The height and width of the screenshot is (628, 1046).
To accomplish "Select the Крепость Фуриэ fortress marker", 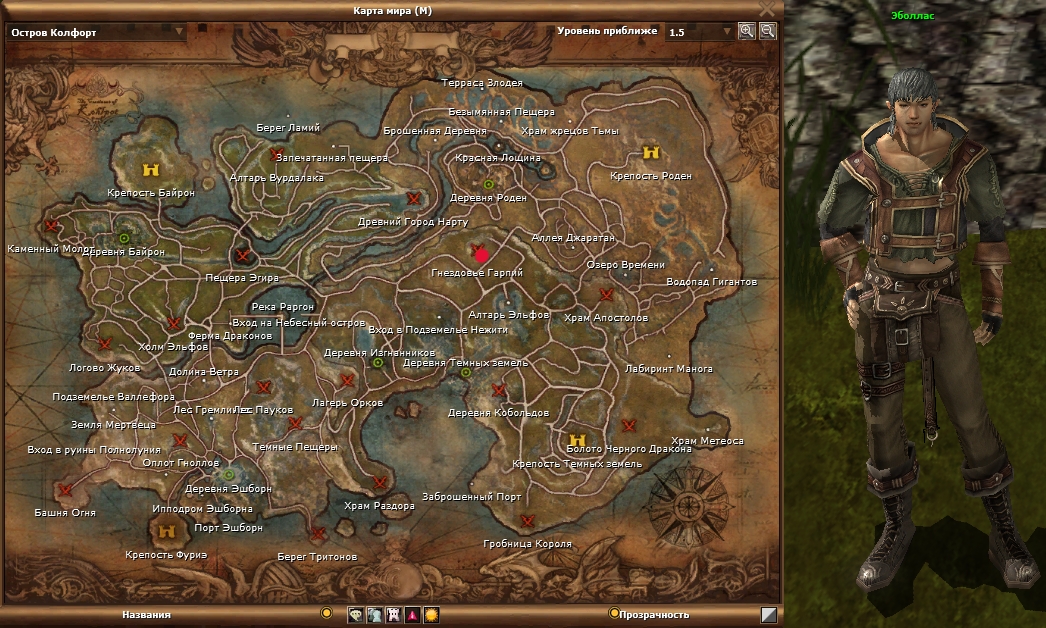I will tap(167, 532).
